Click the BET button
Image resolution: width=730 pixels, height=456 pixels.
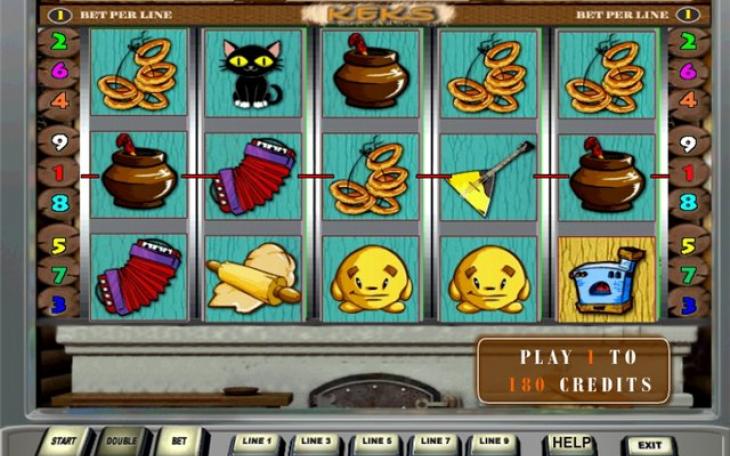tap(179, 442)
